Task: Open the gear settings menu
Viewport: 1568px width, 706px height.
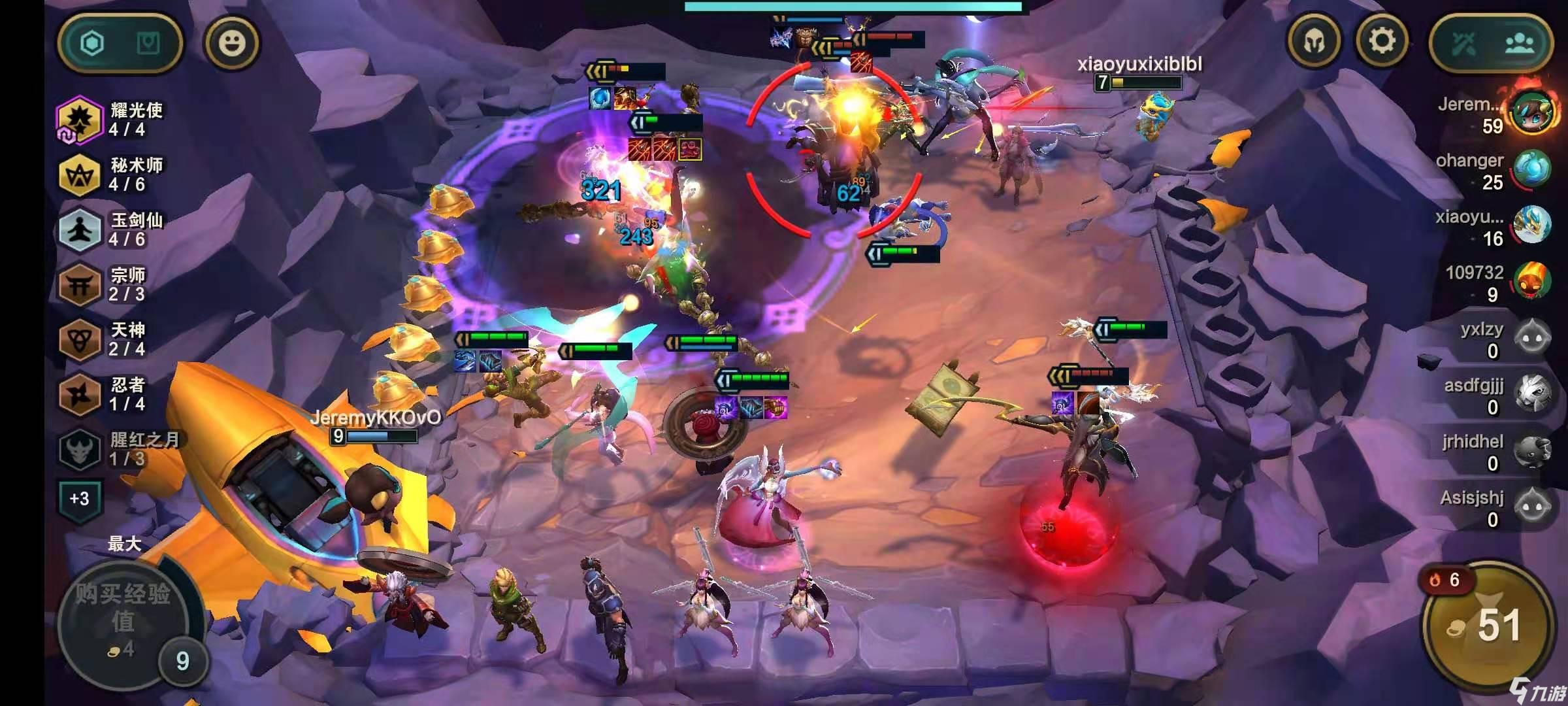Action: (1382, 42)
